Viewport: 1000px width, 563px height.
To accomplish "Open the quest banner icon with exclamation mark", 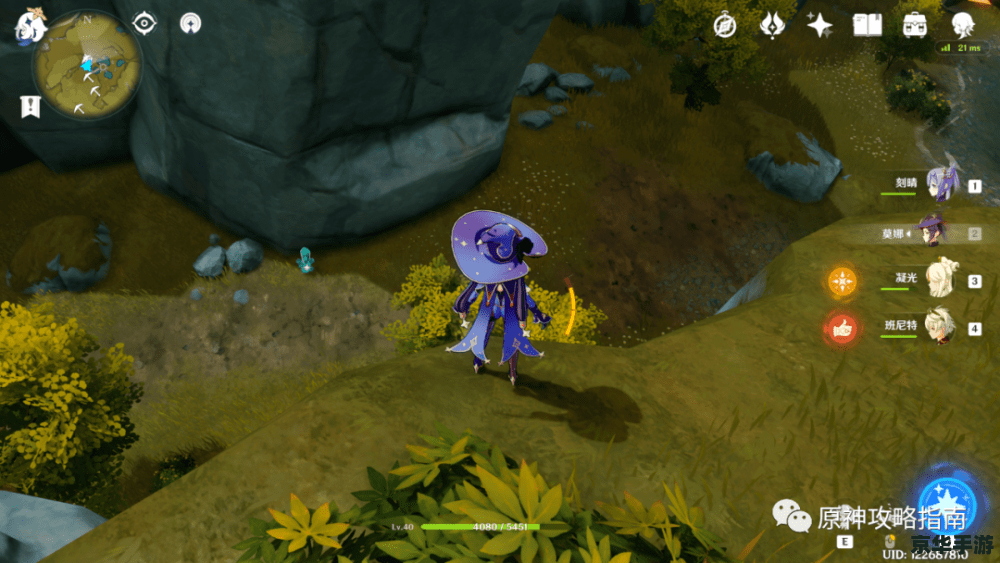I will click(29, 106).
